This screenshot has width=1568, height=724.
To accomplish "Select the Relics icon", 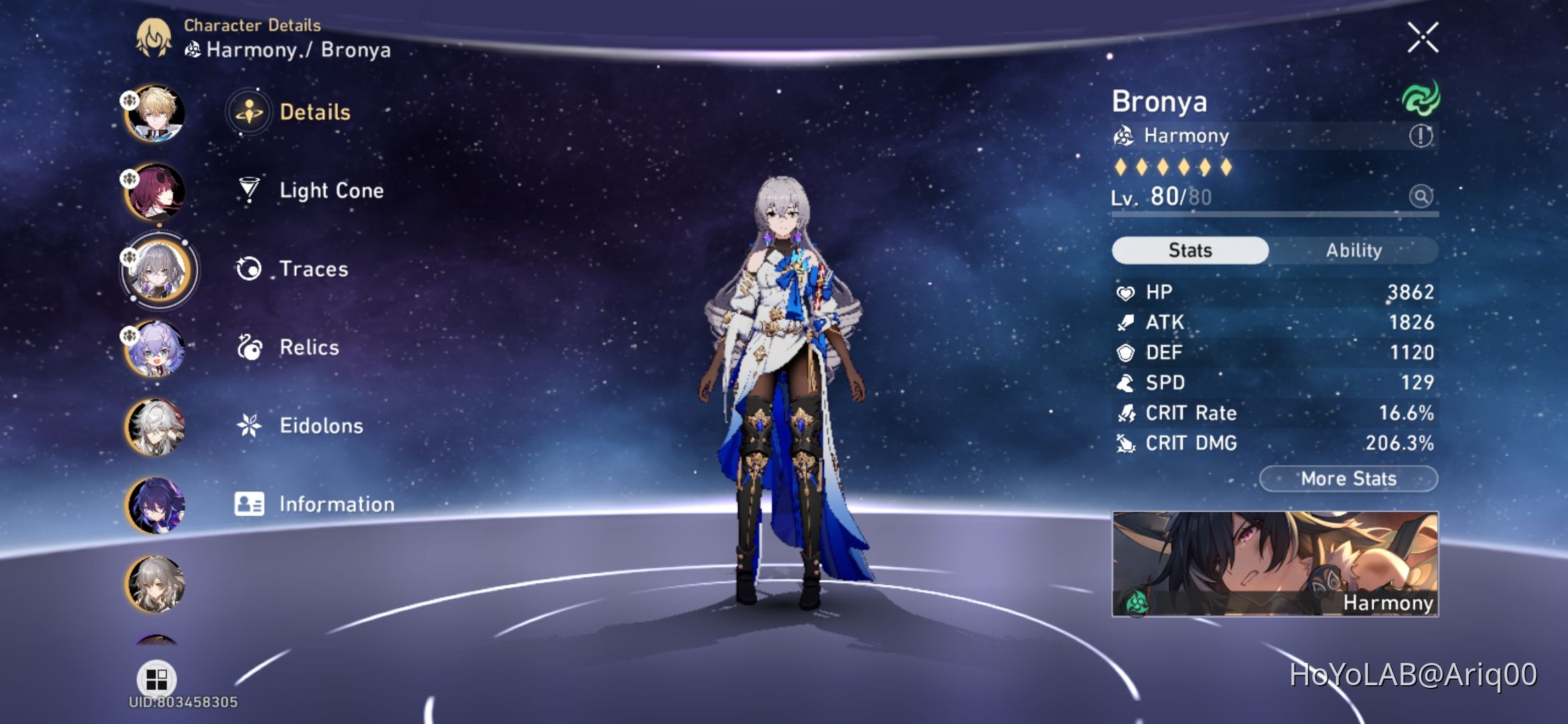I will pos(249,347).
